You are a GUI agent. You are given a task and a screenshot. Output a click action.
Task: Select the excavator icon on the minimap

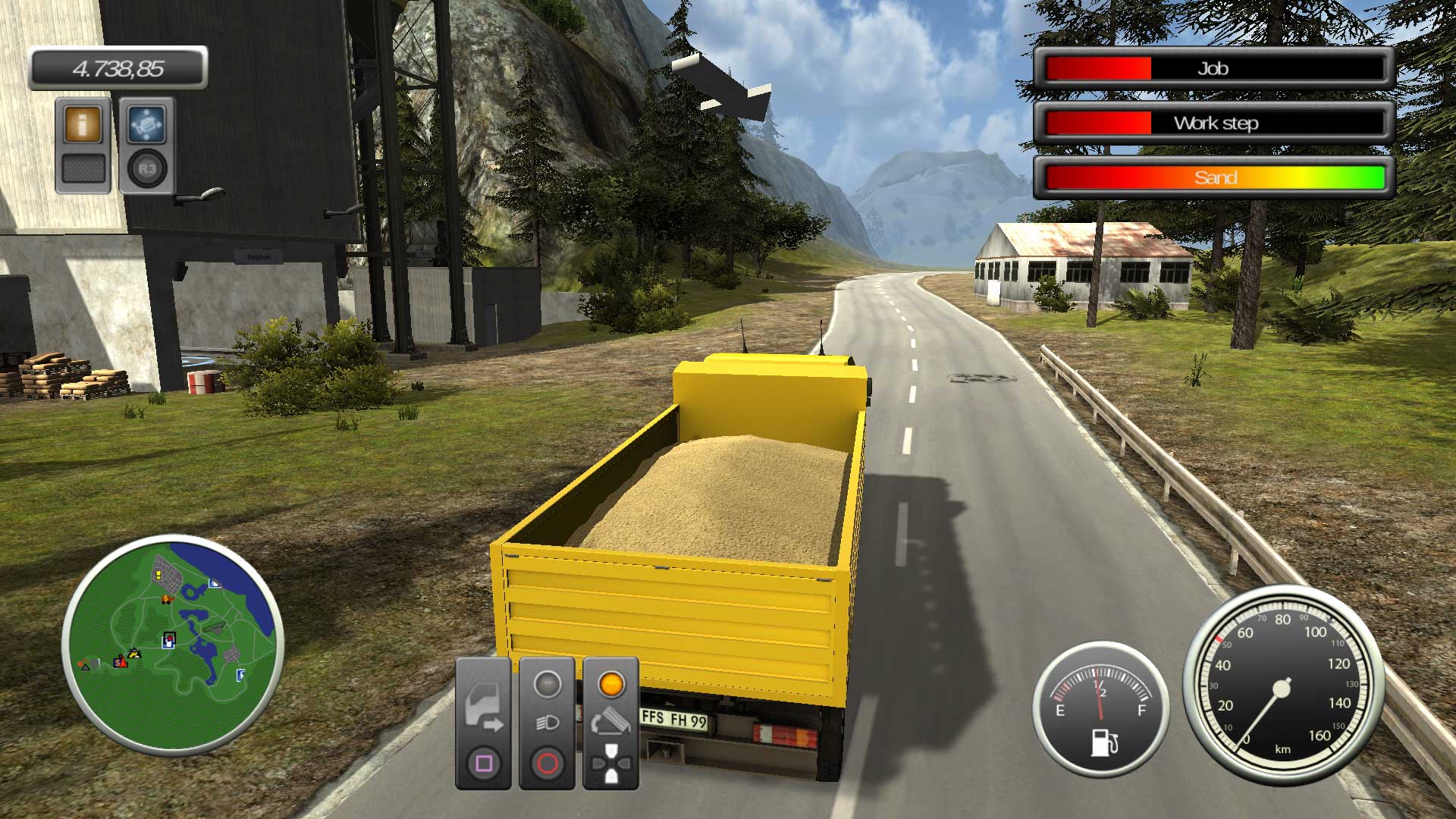[133, 653]
